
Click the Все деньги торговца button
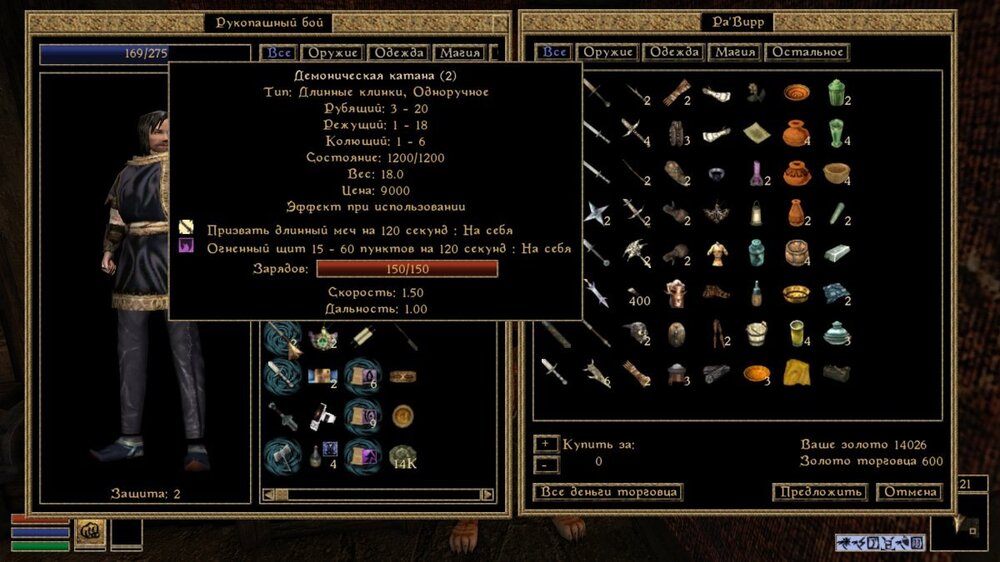coord(608,492)
